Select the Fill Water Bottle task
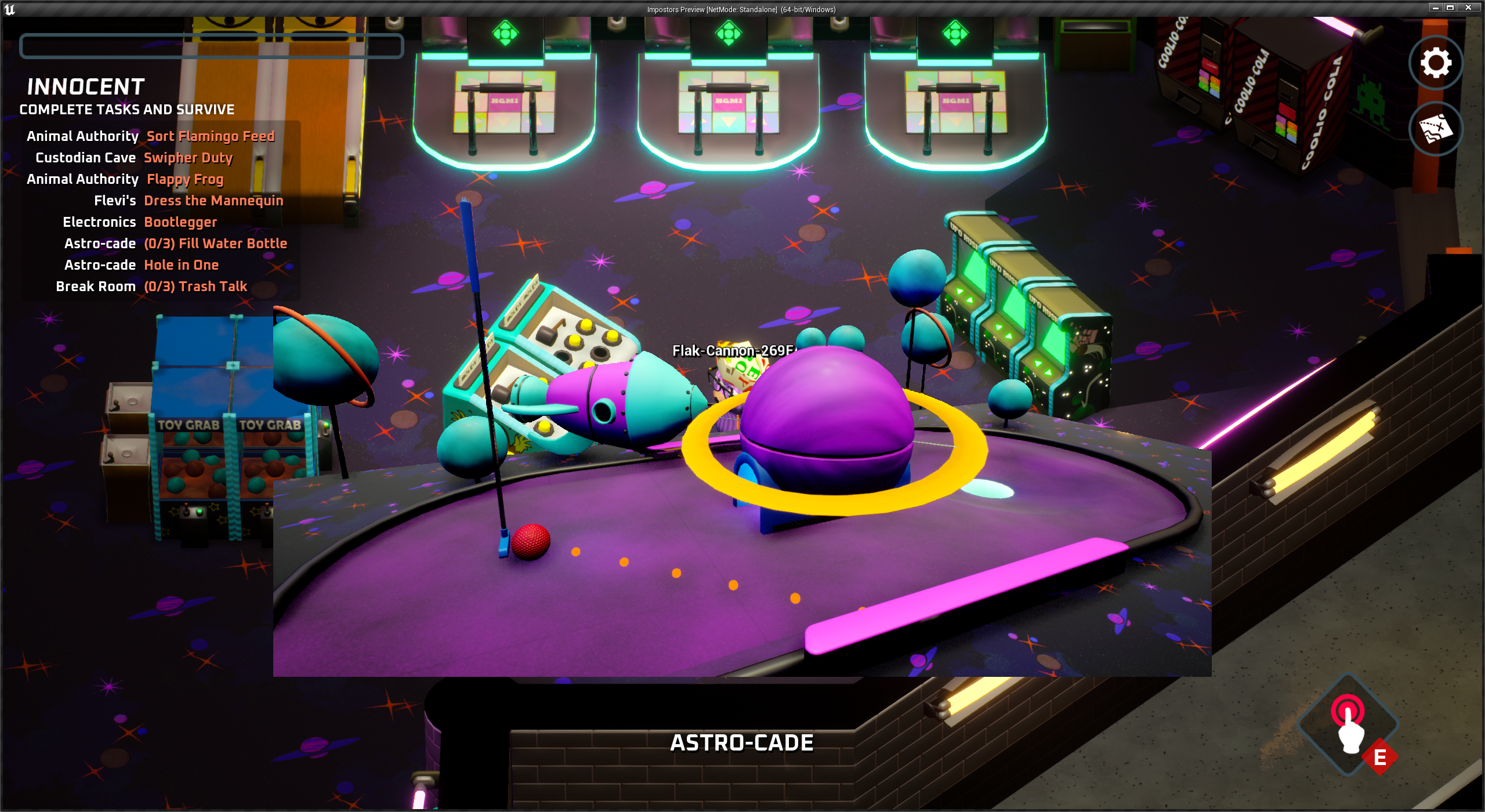Image resolution: width=1485 pixels, height=812 pixels. (215, 243)
